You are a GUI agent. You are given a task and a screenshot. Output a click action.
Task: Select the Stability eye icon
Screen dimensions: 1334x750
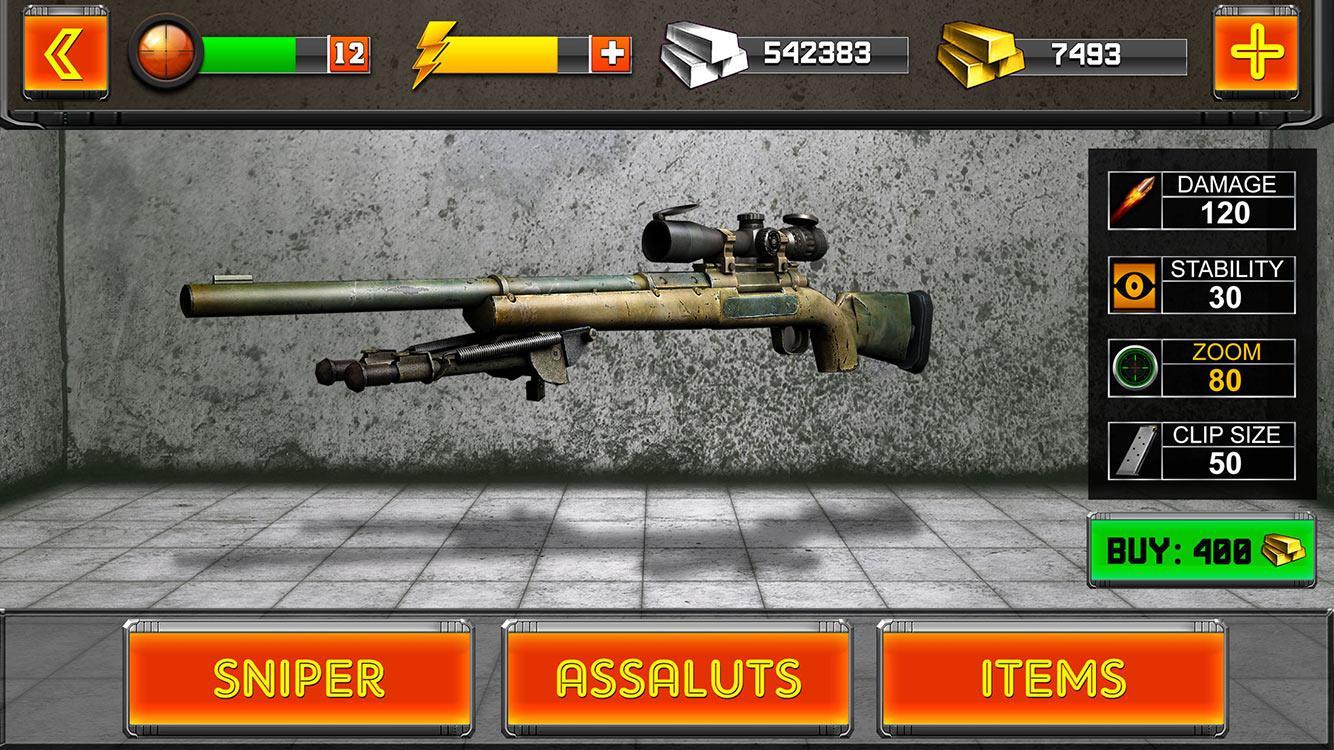[x=1133, y=283]
